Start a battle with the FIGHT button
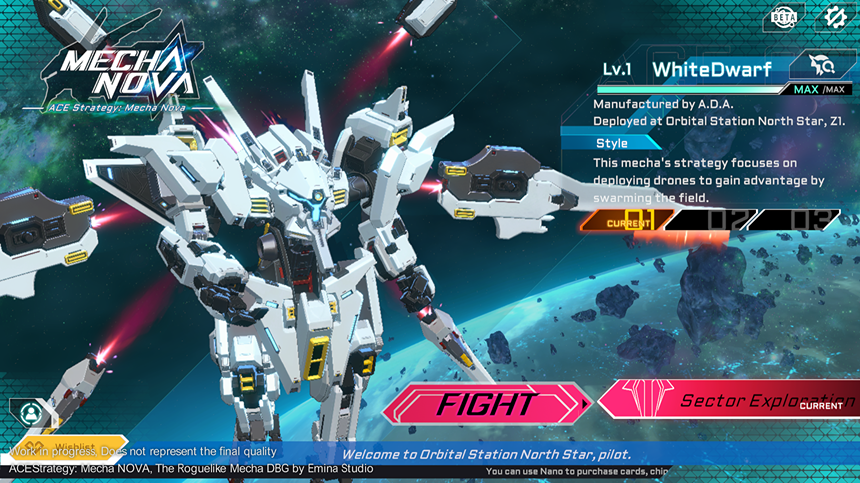Image resolution: width=860 pixels, height=483 pixels. 485,404
